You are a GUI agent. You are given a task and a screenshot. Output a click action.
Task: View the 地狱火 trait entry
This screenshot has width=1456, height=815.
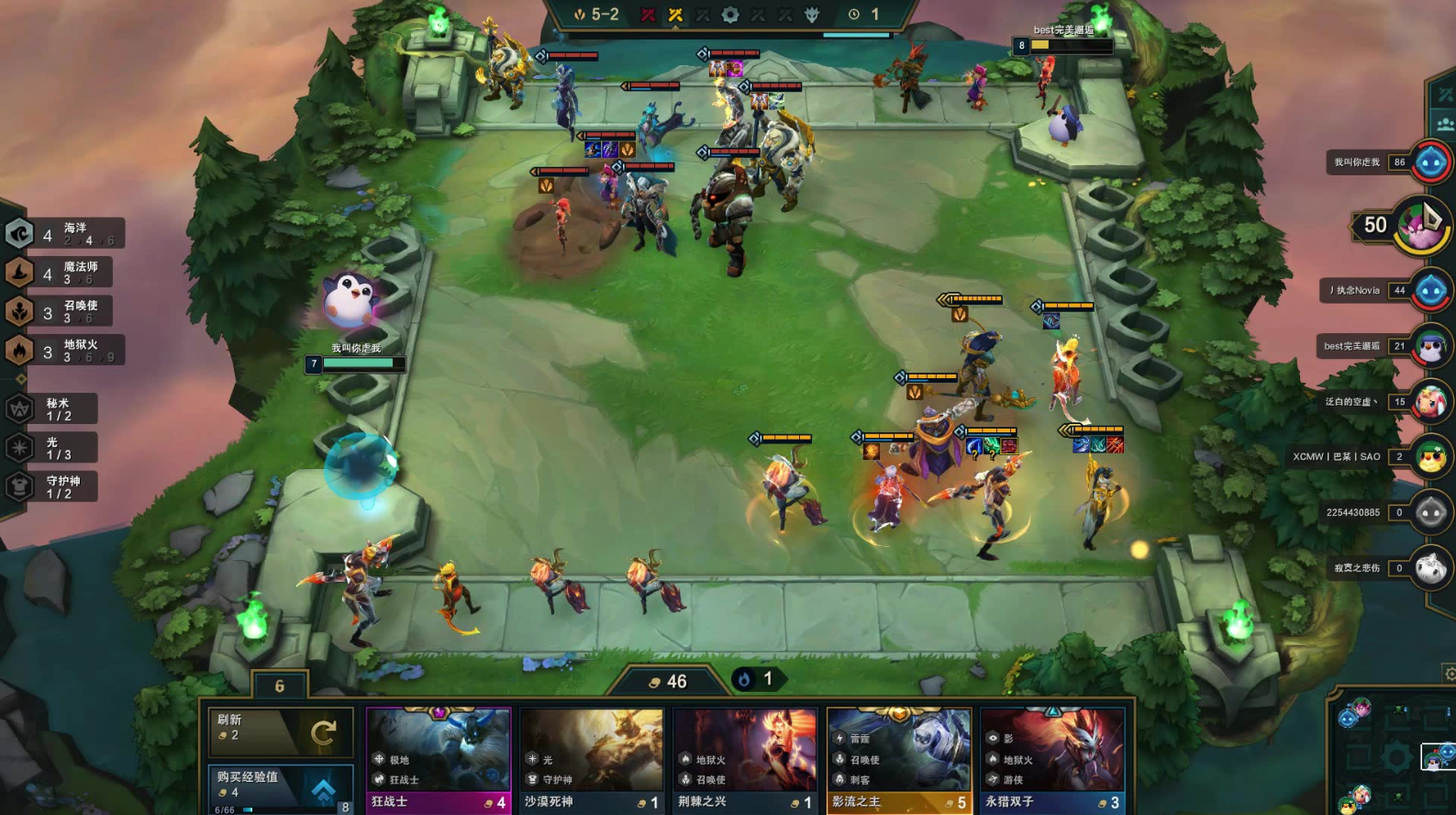(64, 351)
